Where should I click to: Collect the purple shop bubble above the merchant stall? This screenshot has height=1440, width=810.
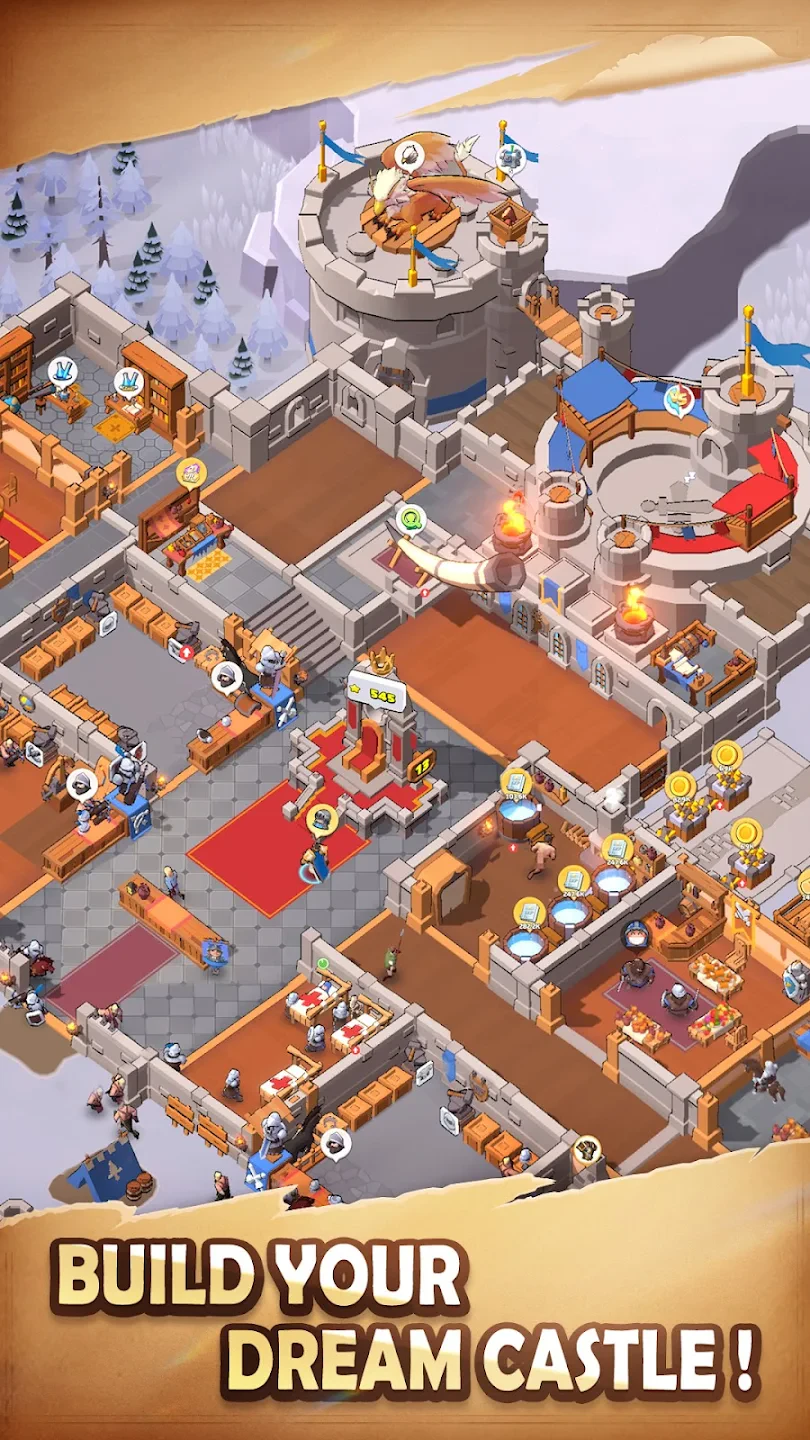pos(191,471)
